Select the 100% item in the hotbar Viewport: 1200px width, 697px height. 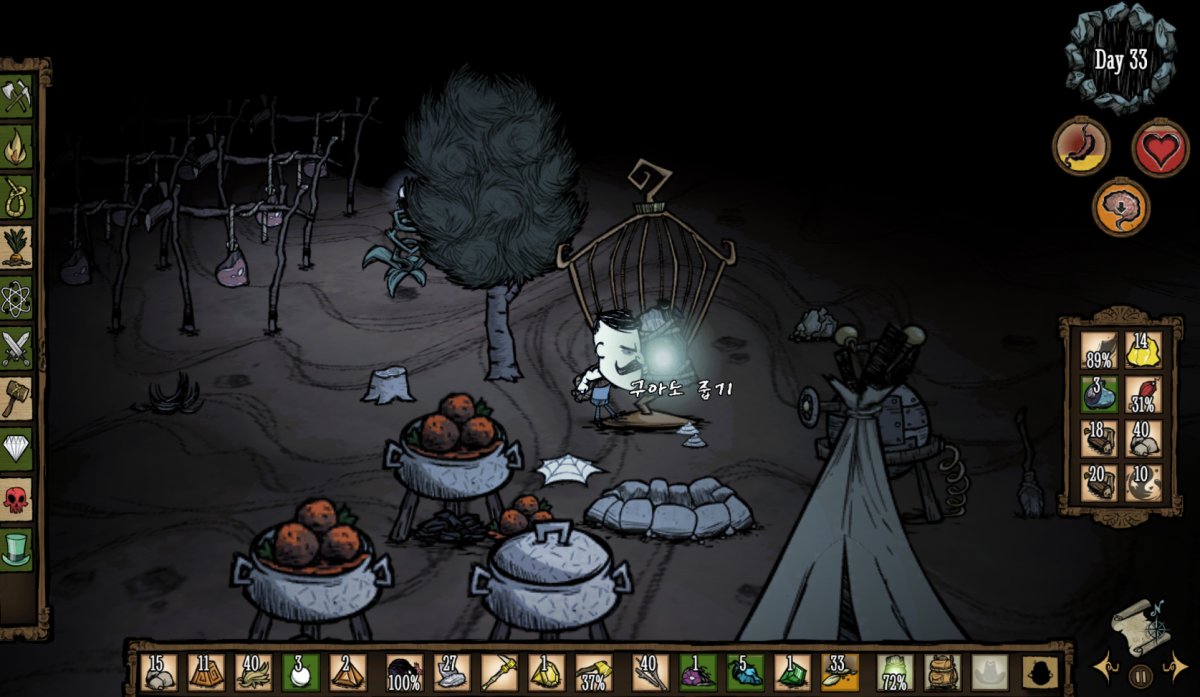[404, 672]
